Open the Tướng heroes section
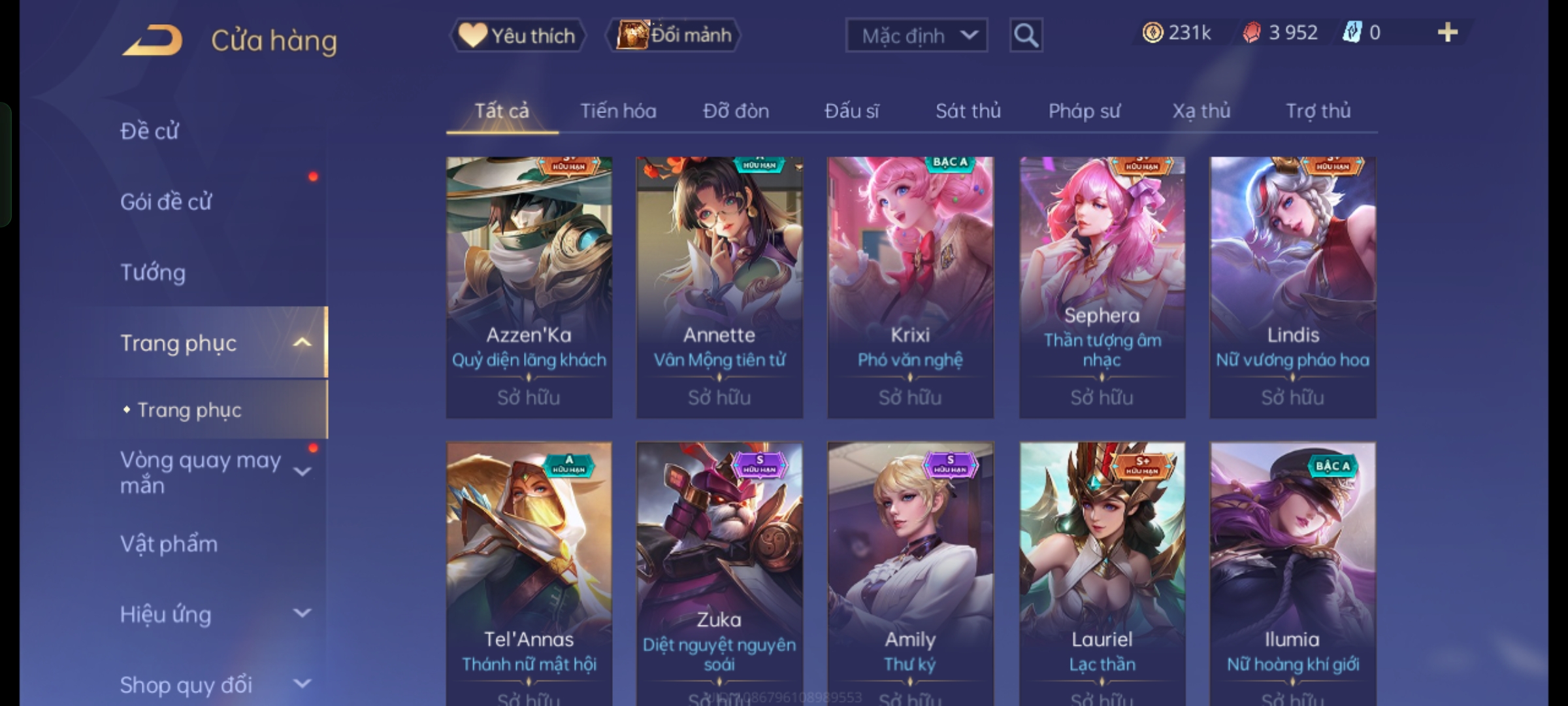Screen dimensions: 1568x706 pyautogui.click(x=153, y=273)
